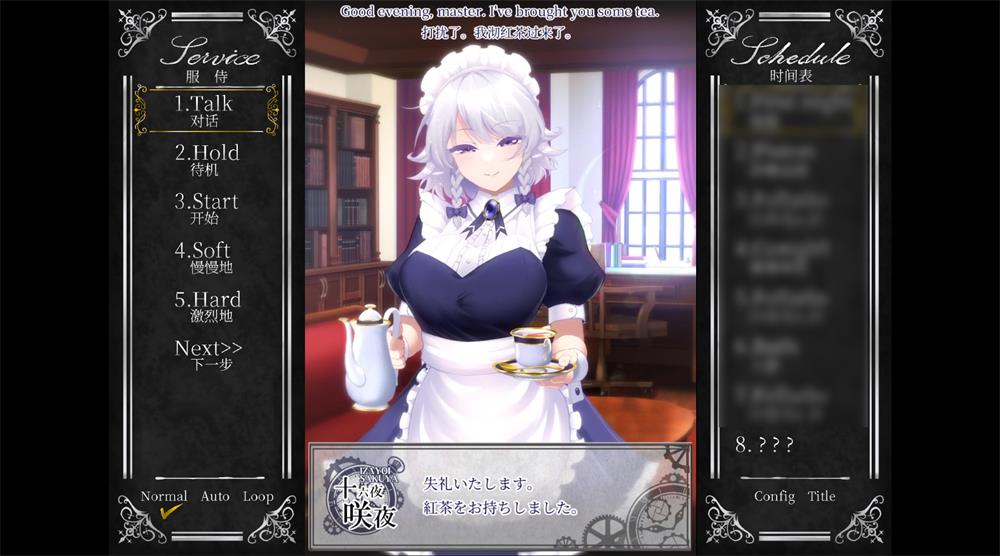Viewport: 1000px width, 556px height.
Task: Click the dialogue box to advance text
Action: click(500, 495)
